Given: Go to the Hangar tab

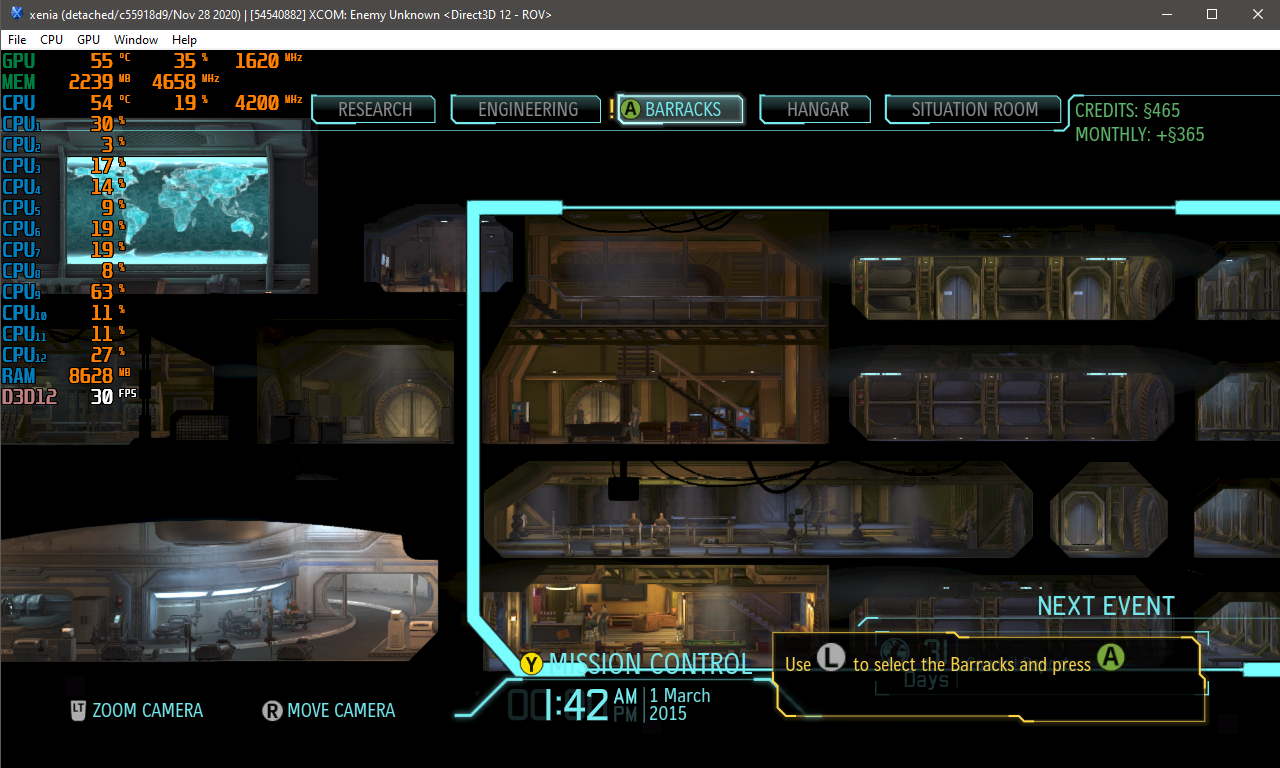Looking at the screenshot, I should click(x=817, y=109).
